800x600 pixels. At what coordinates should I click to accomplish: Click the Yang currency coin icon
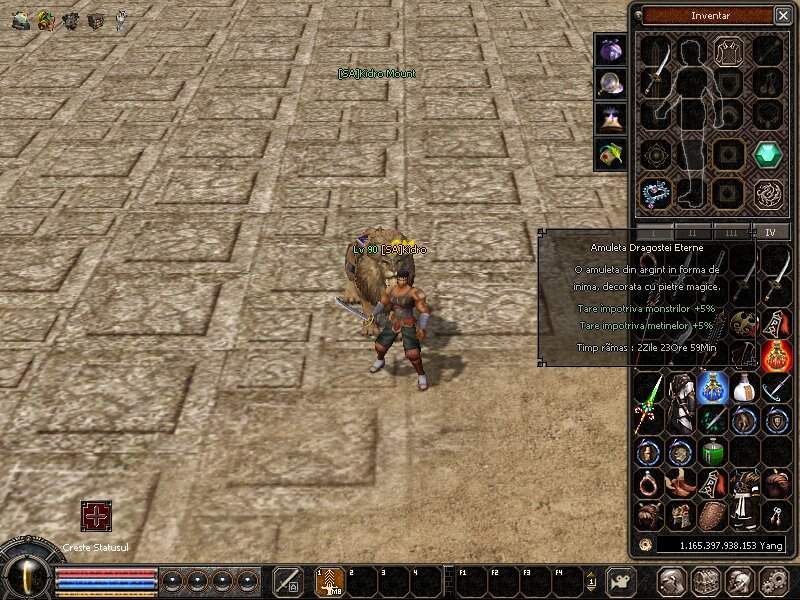646,545
